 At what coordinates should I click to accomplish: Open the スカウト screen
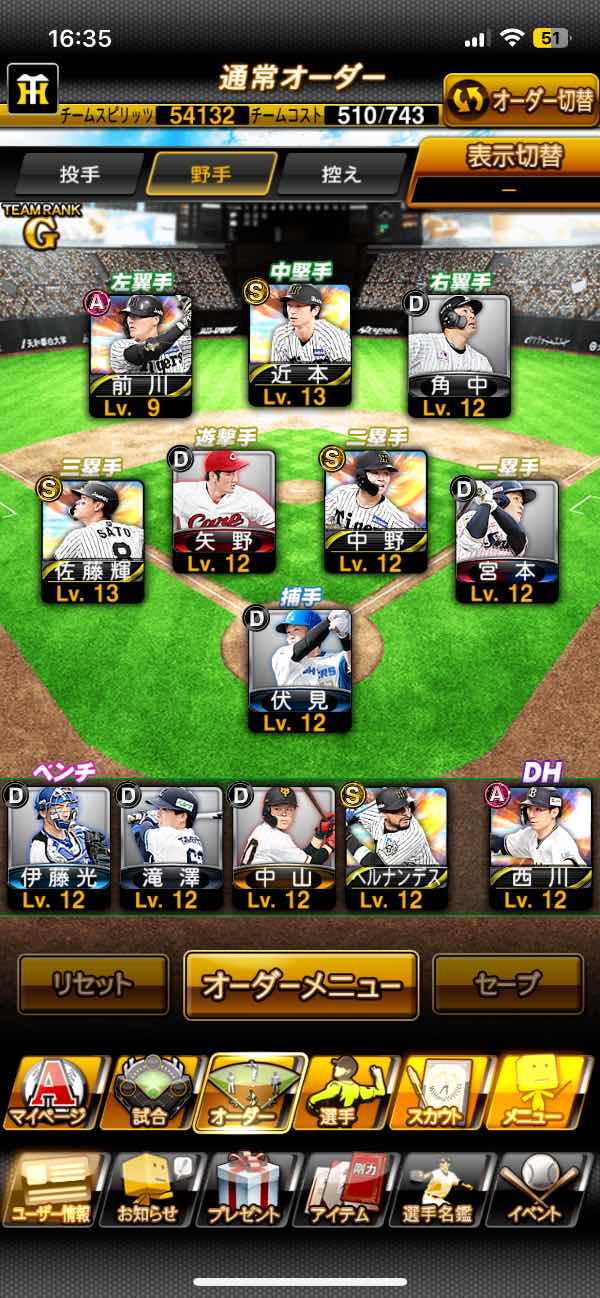pos(445,1093)
